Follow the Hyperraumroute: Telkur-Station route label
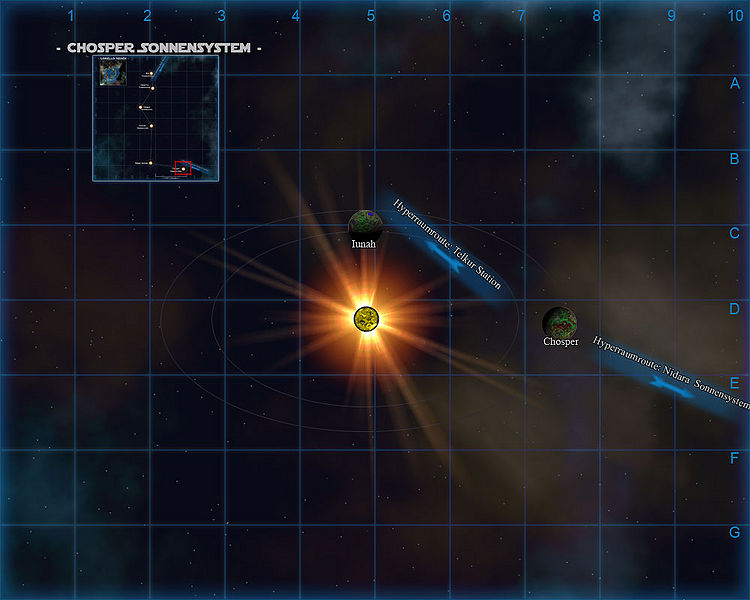 tap(447, 243)
